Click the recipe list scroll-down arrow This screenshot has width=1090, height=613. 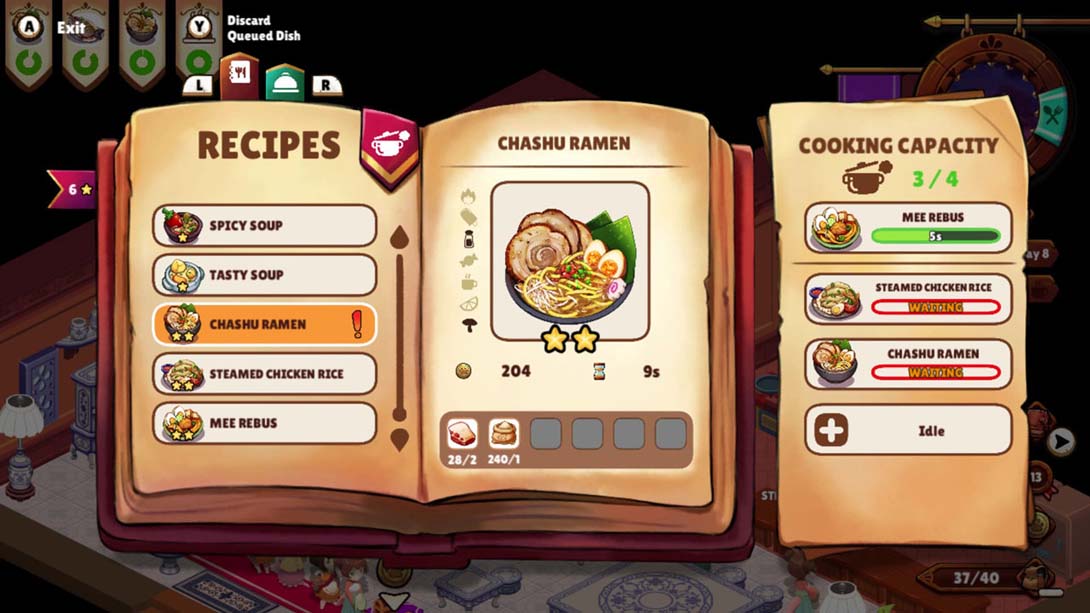click(399, 439)
